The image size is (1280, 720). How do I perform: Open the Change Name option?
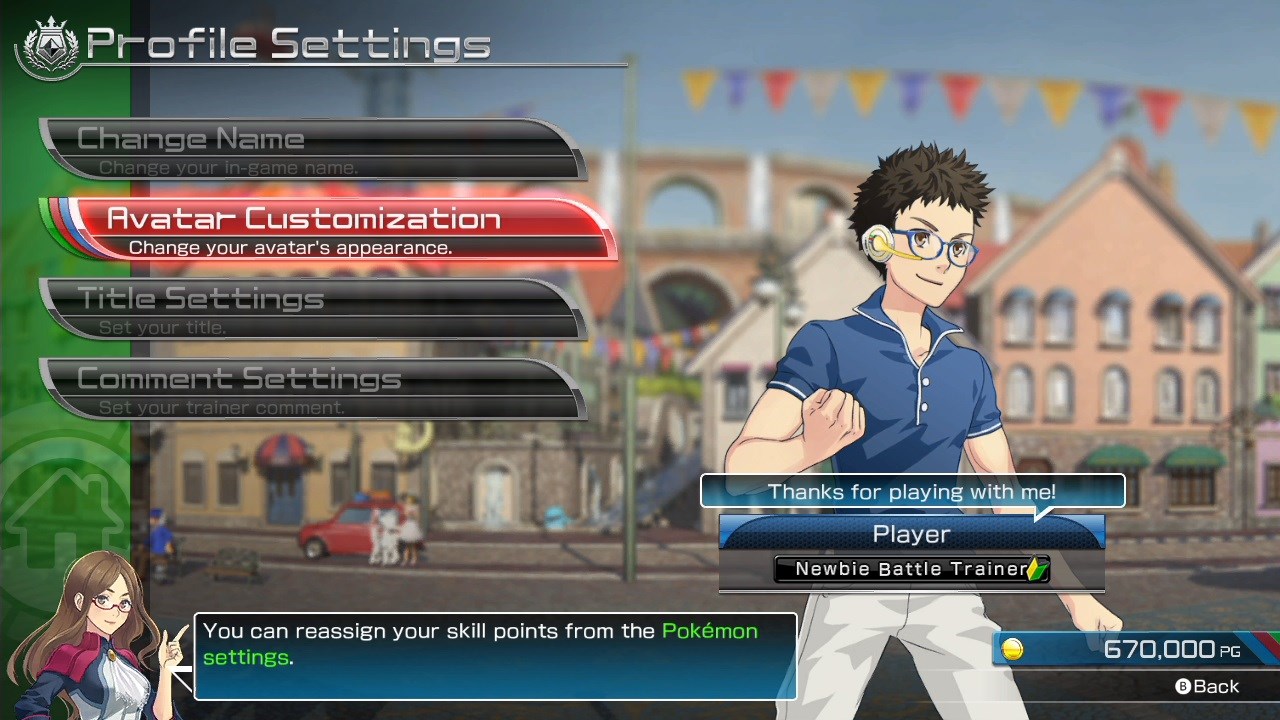click(310, 149)
